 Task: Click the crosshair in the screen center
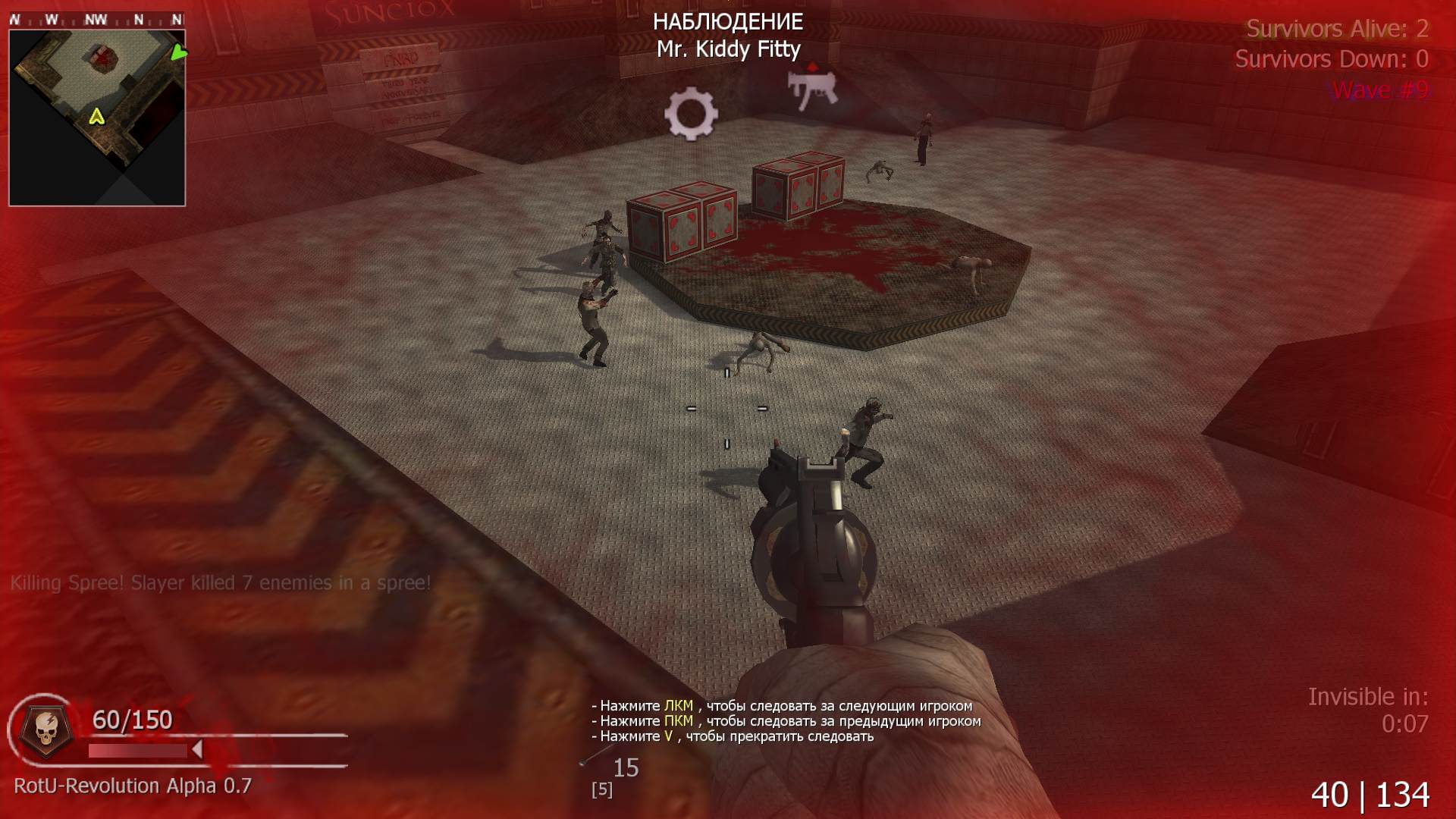(x=726, y=409)
